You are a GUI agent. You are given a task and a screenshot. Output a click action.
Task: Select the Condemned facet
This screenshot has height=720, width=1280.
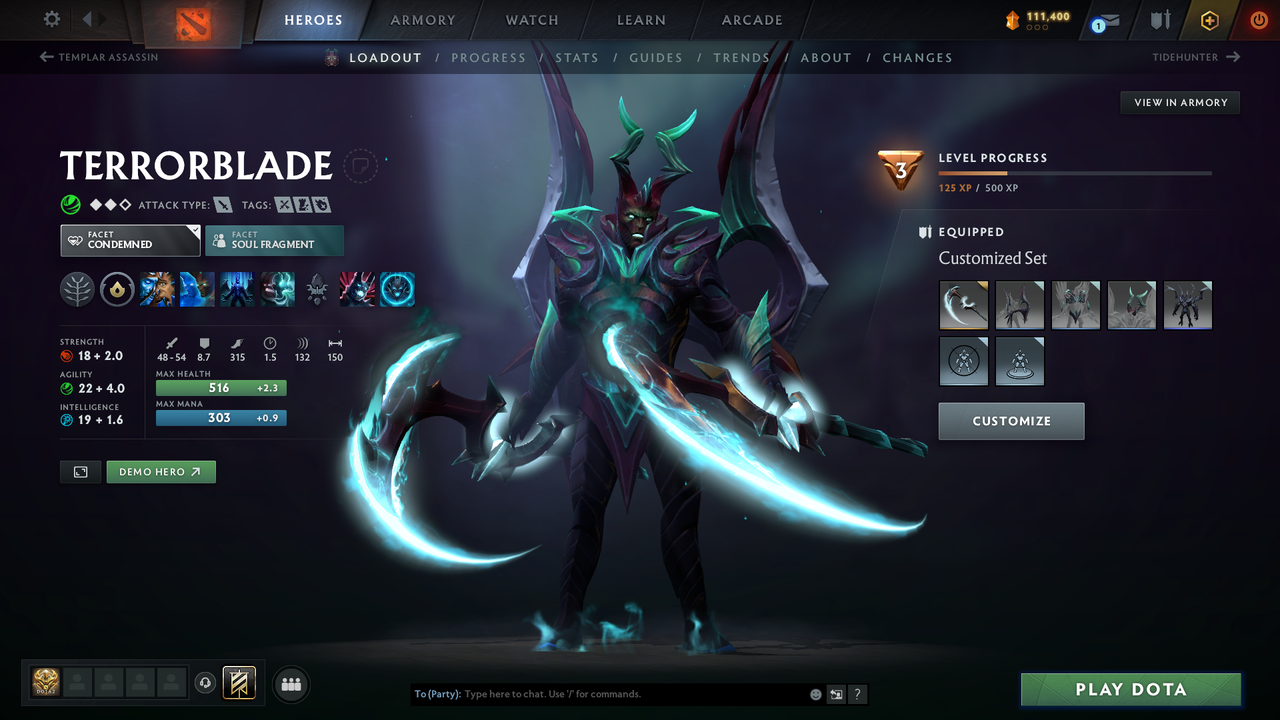pyautogui.click(x=129, y=240)
